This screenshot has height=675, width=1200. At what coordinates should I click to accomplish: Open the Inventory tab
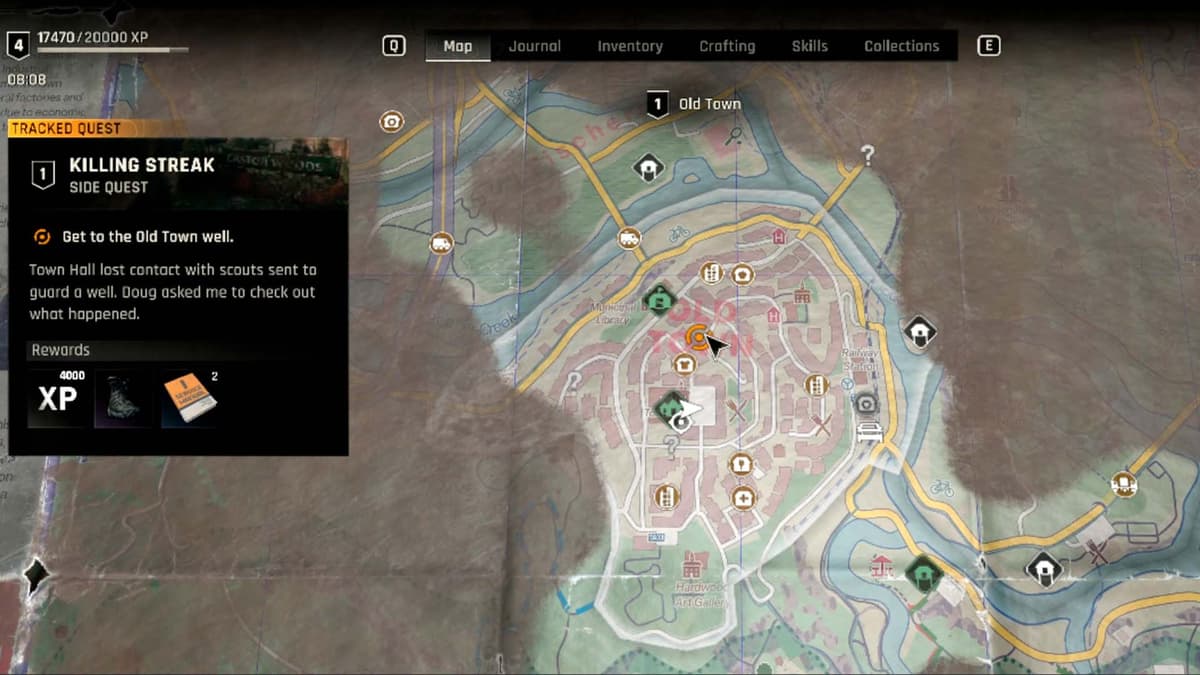(x=630, y=46)
